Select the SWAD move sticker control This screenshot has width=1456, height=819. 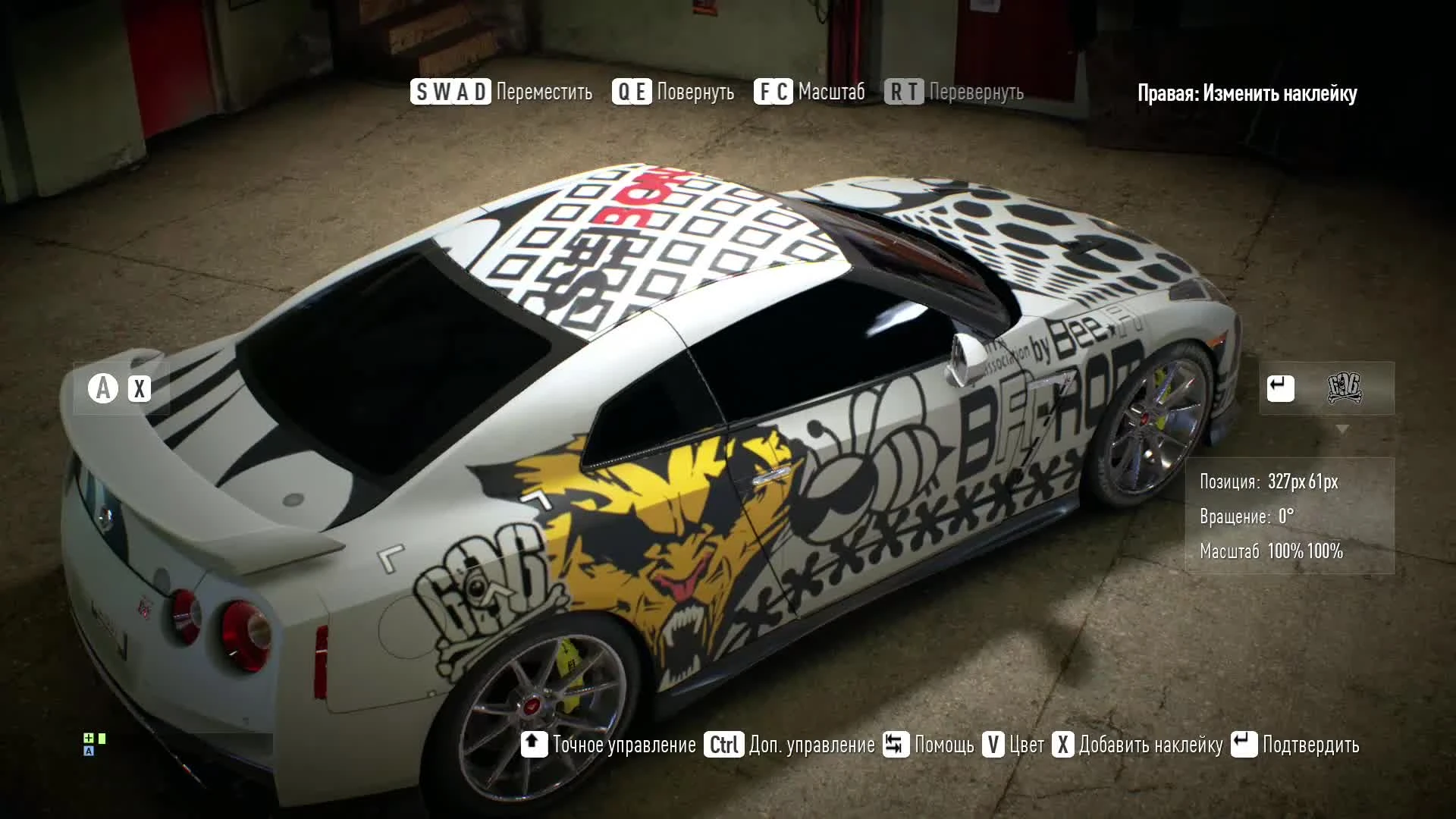[x=450, y=92]
